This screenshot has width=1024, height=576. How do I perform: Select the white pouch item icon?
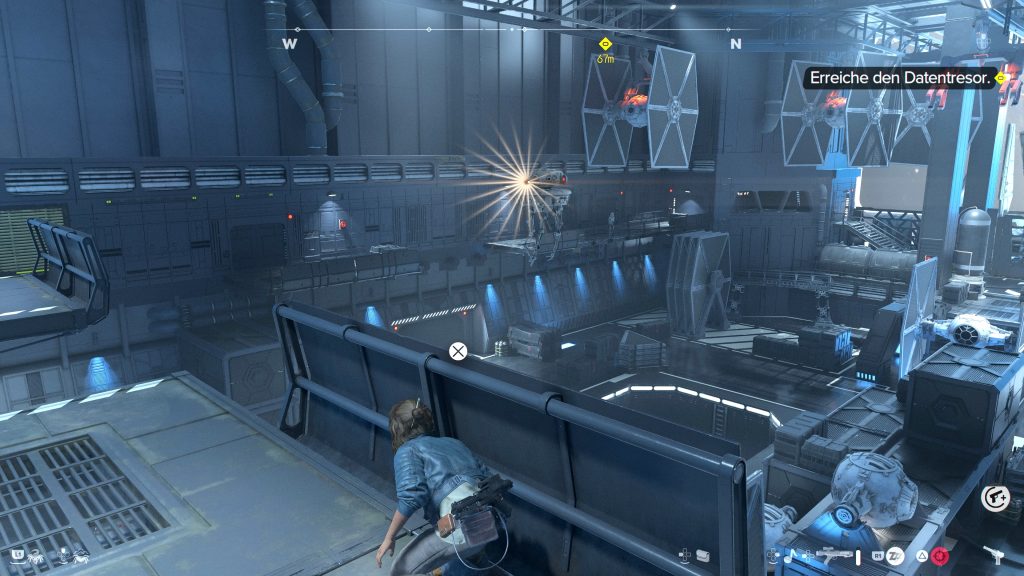(x=703, y=554)
